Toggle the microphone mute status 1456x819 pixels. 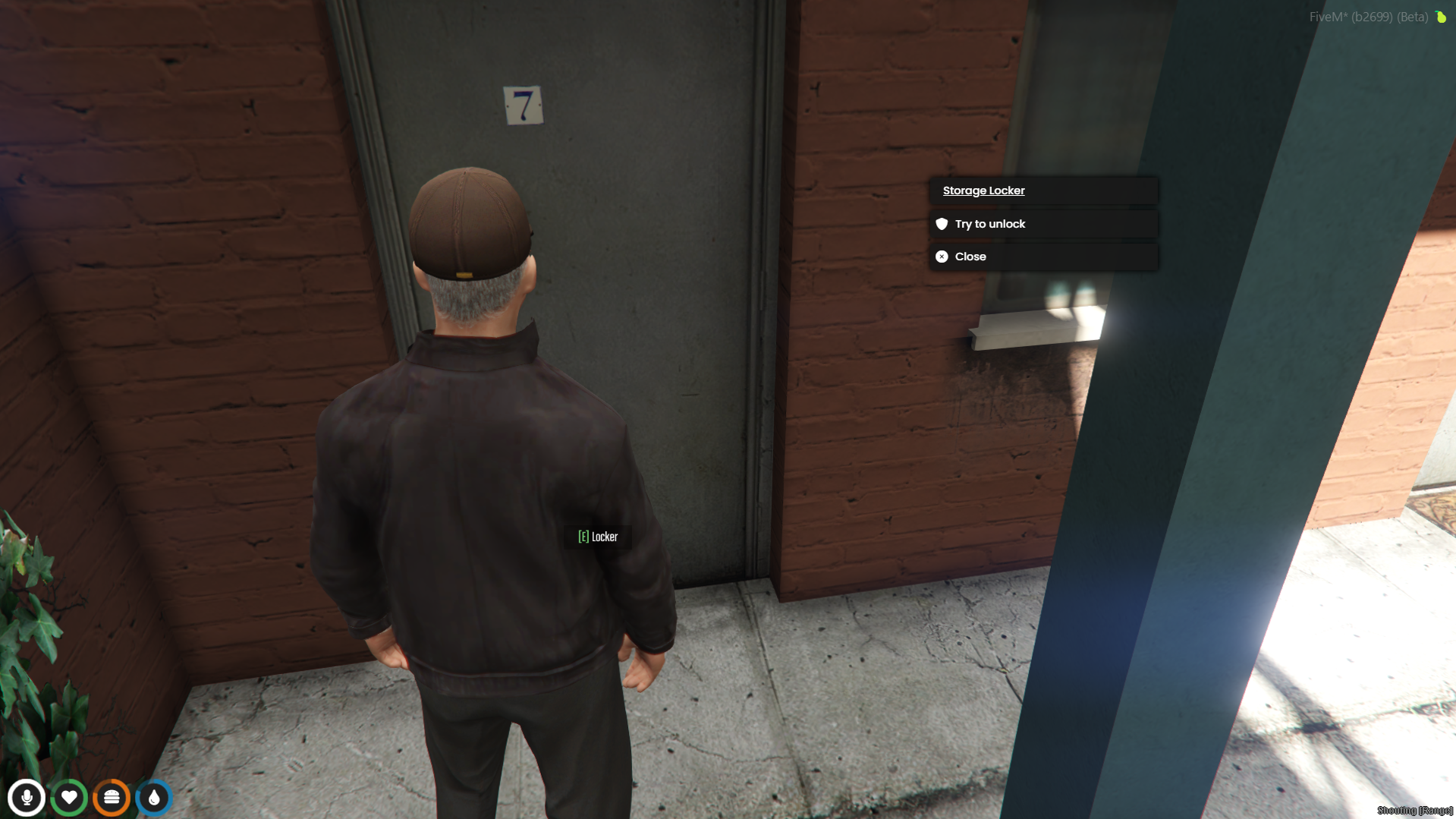[27, 797]
